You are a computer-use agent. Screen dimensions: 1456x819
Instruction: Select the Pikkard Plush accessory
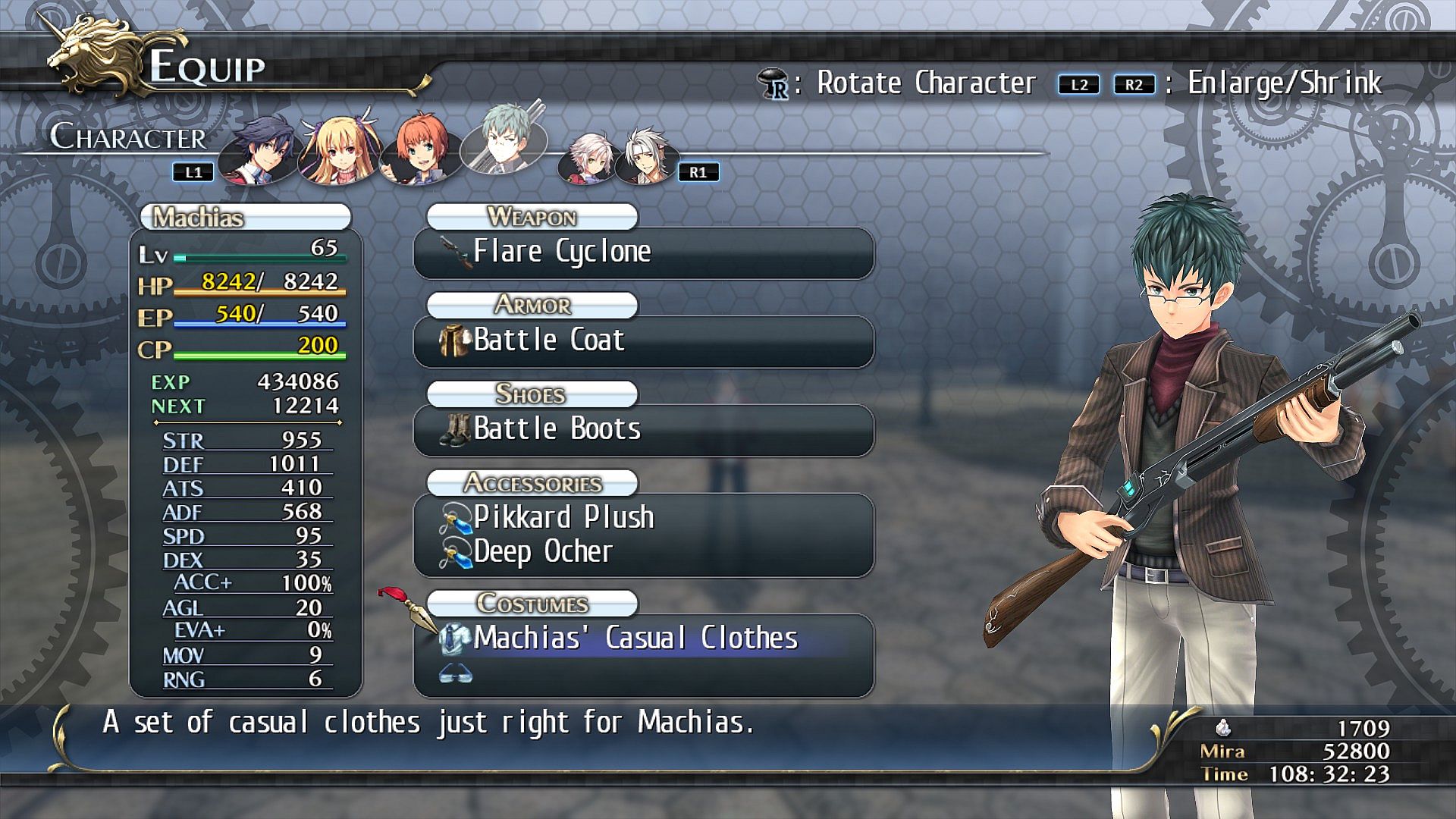coord(643,517)
